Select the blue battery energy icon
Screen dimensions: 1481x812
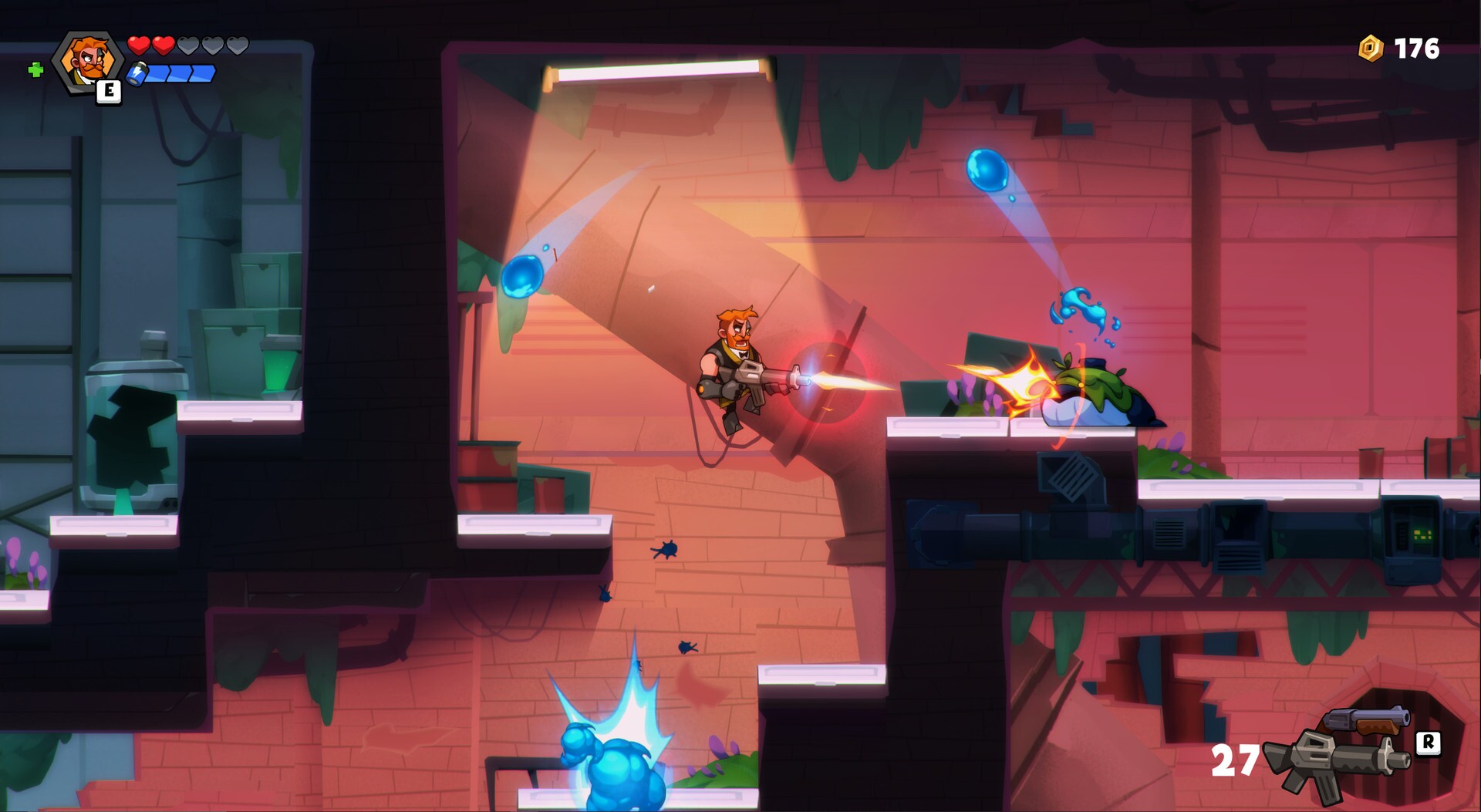click(139, 74)
